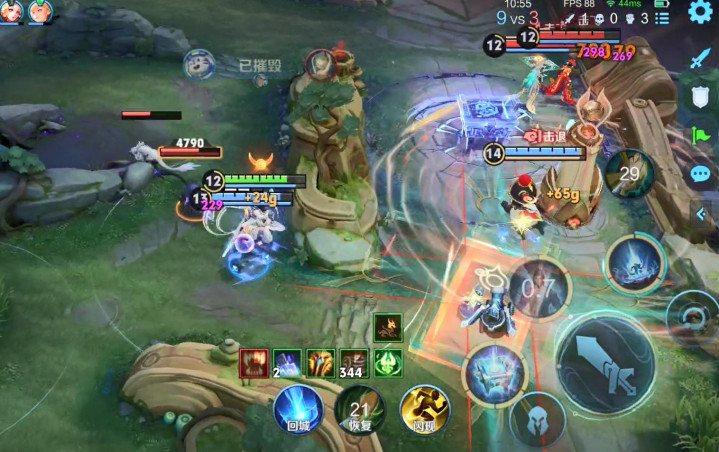The image size is (719, 452).
Task: Expand the side panel arrow
Action: [701, 214]
